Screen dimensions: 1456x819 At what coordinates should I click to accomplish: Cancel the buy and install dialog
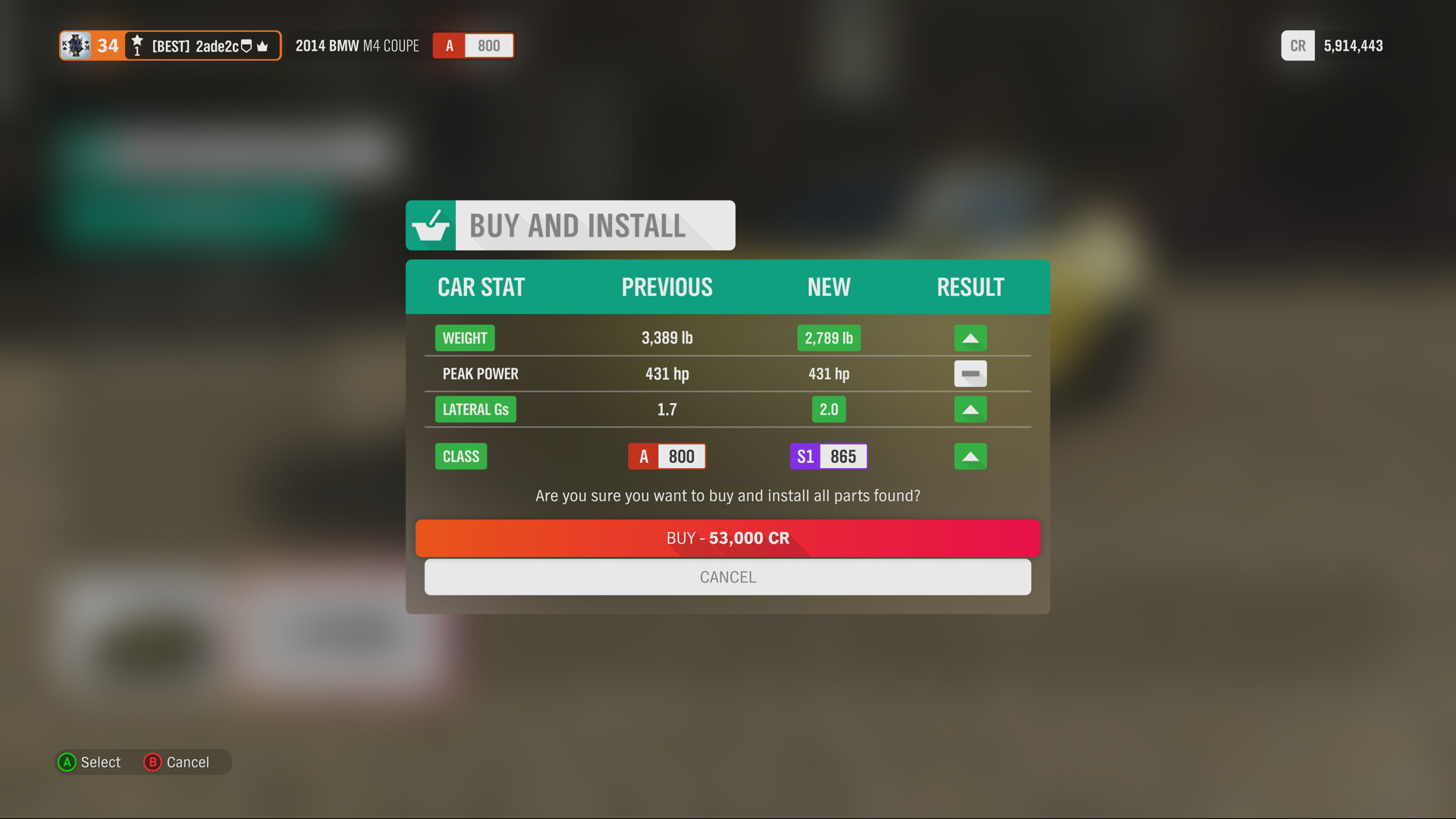coord(727,577)
